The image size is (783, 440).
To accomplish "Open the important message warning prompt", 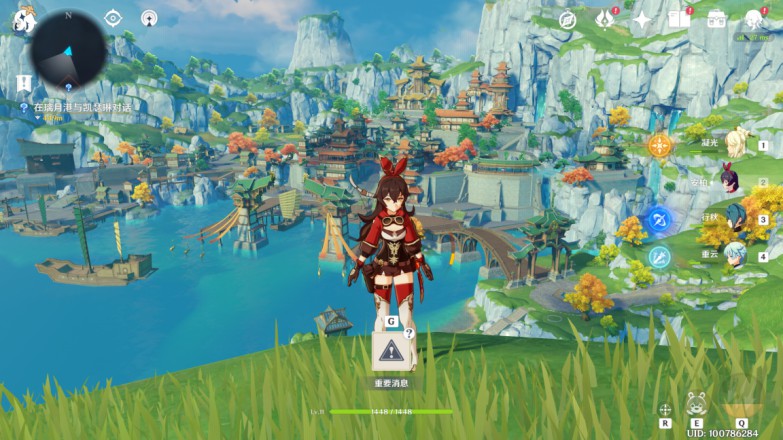I will pyautogui.click(x=390, y=351).
